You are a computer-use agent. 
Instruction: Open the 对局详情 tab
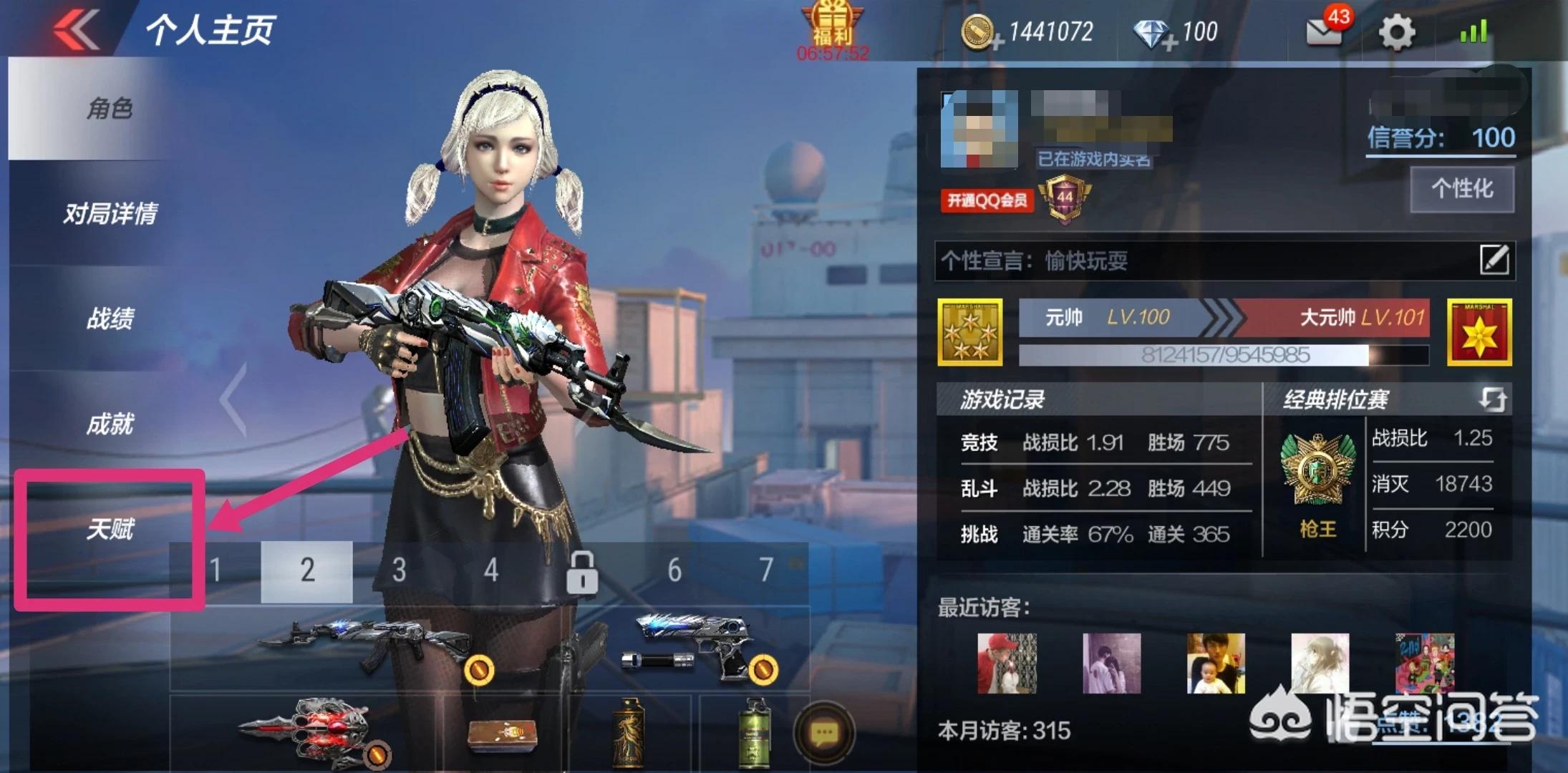pos(110,213)
